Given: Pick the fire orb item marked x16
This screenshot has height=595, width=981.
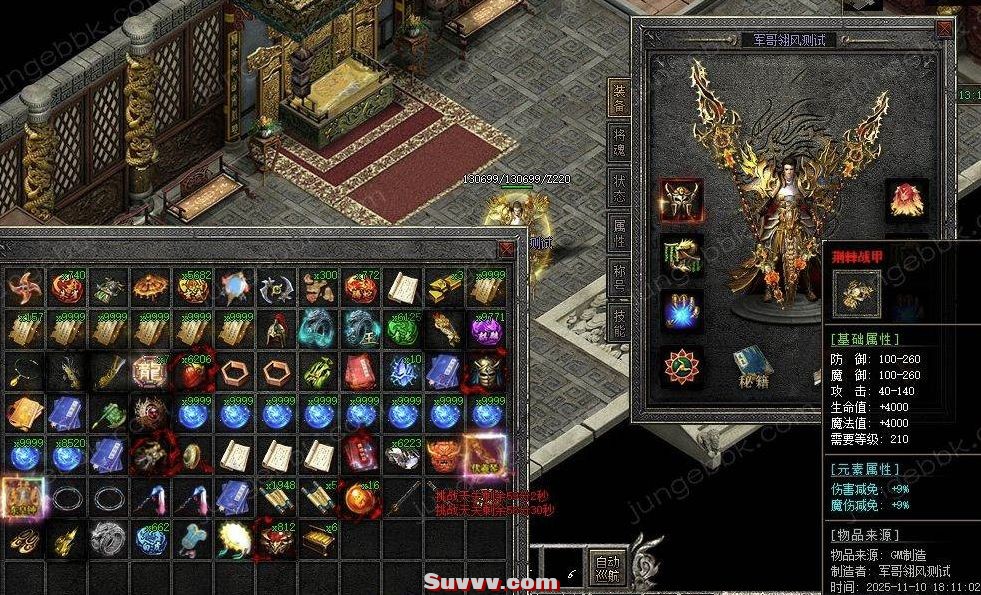Looking at the screenshot, I should [360, 497].
